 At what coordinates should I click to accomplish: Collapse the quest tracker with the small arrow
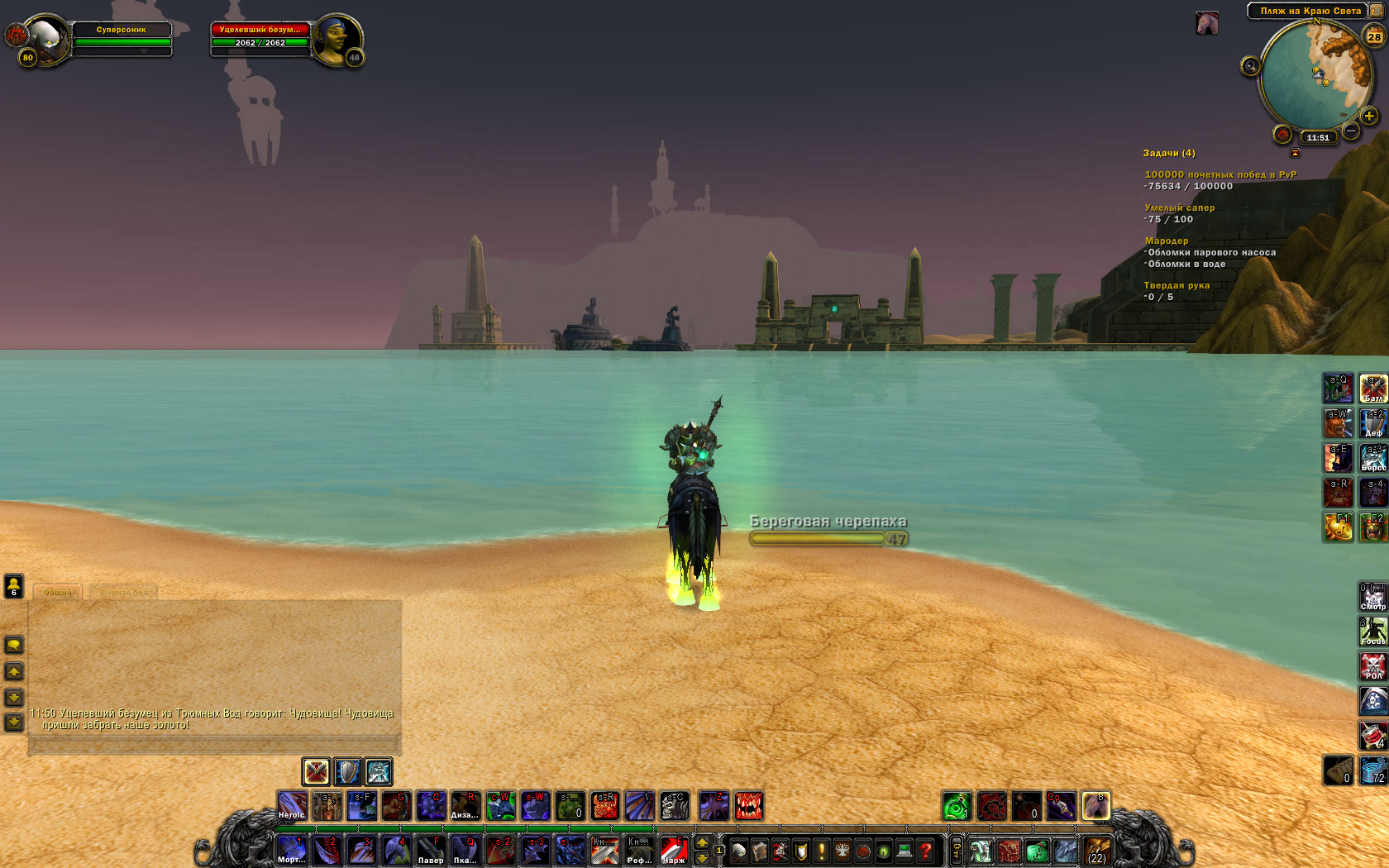tap(1295, 153)
